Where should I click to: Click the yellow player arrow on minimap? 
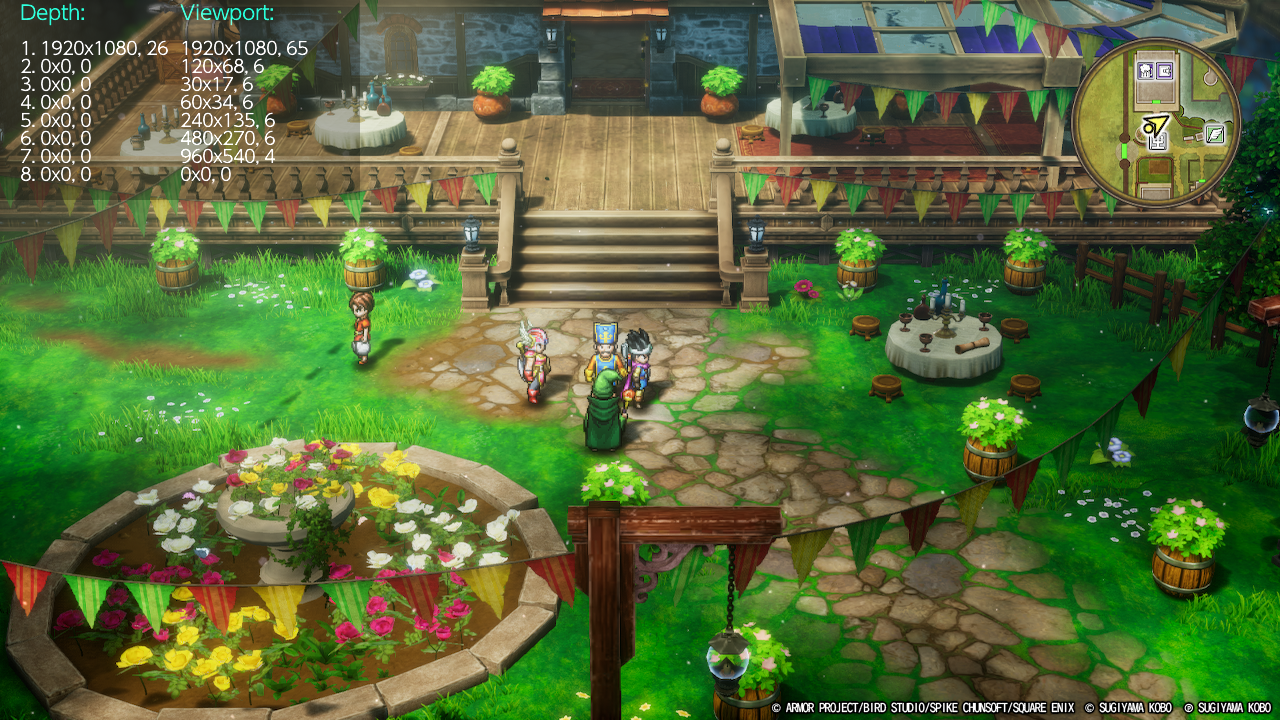[1157, 126]
